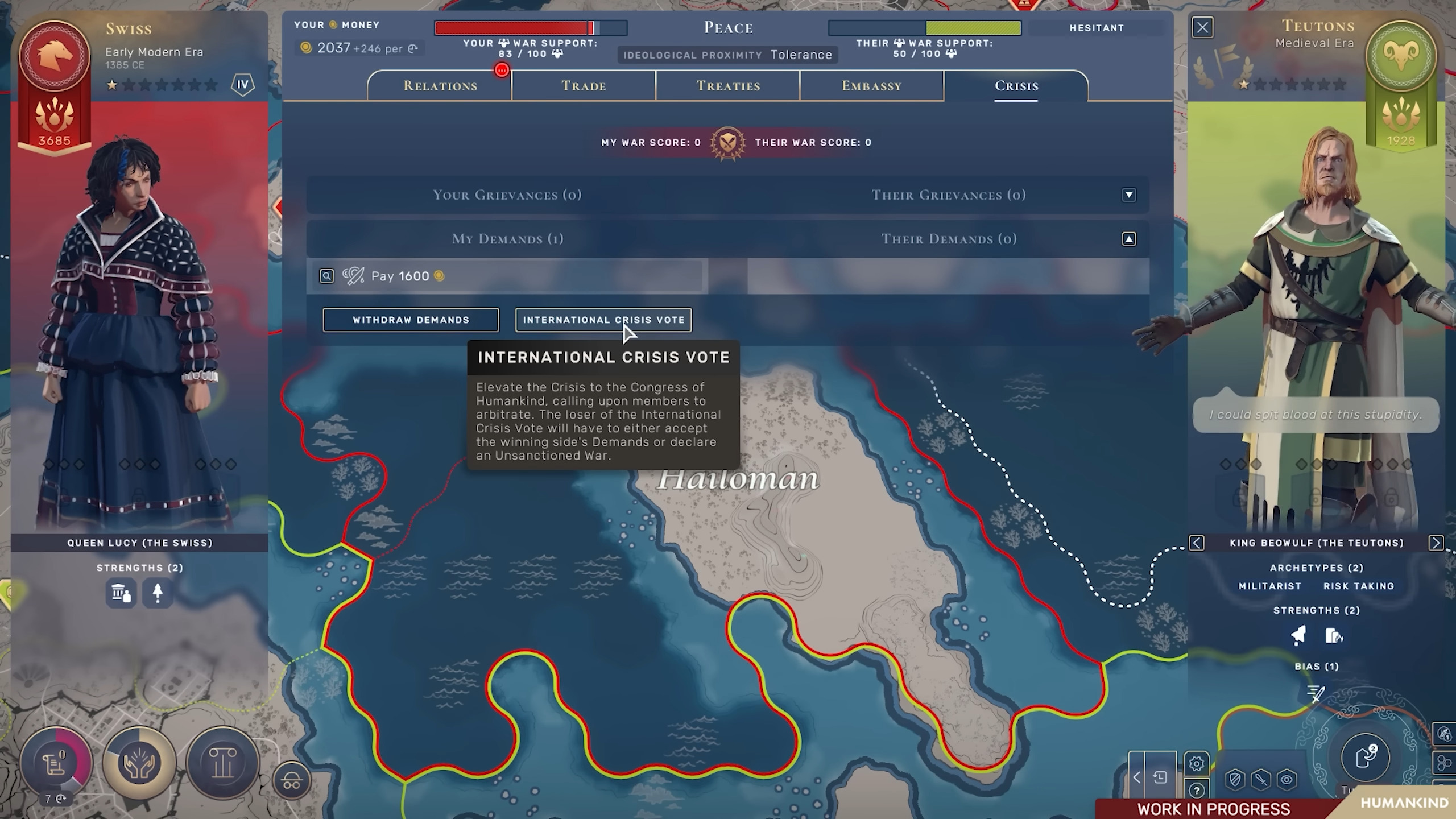1456x819 pixels.
Task: Switch to the Trade tab
Action: point(584,86)
